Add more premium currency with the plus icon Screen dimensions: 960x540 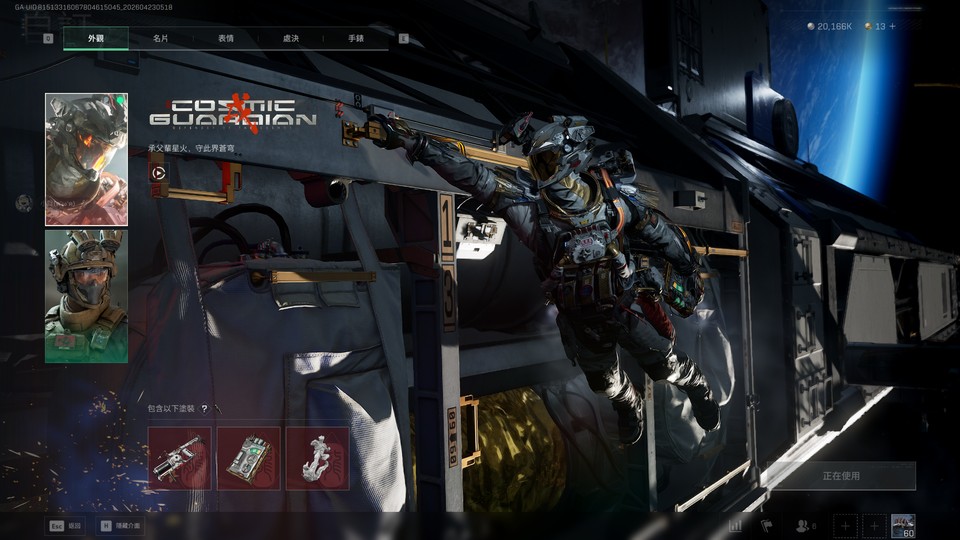coord(893,26)
